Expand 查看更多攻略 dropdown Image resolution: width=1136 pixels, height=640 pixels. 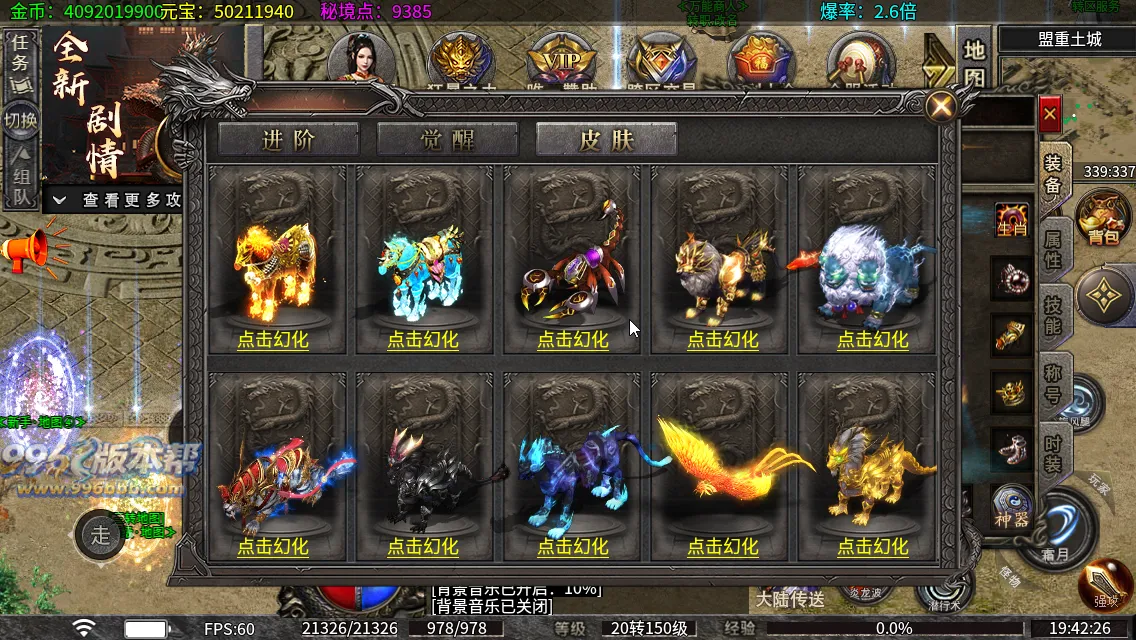point(118,200)
